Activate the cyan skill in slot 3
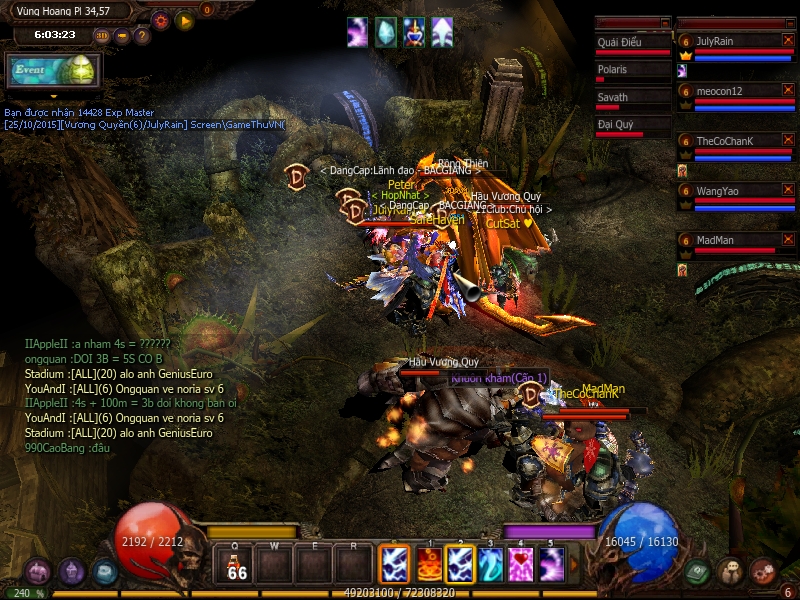Screen dimensions: 800x600 click(x=490, y=564)
